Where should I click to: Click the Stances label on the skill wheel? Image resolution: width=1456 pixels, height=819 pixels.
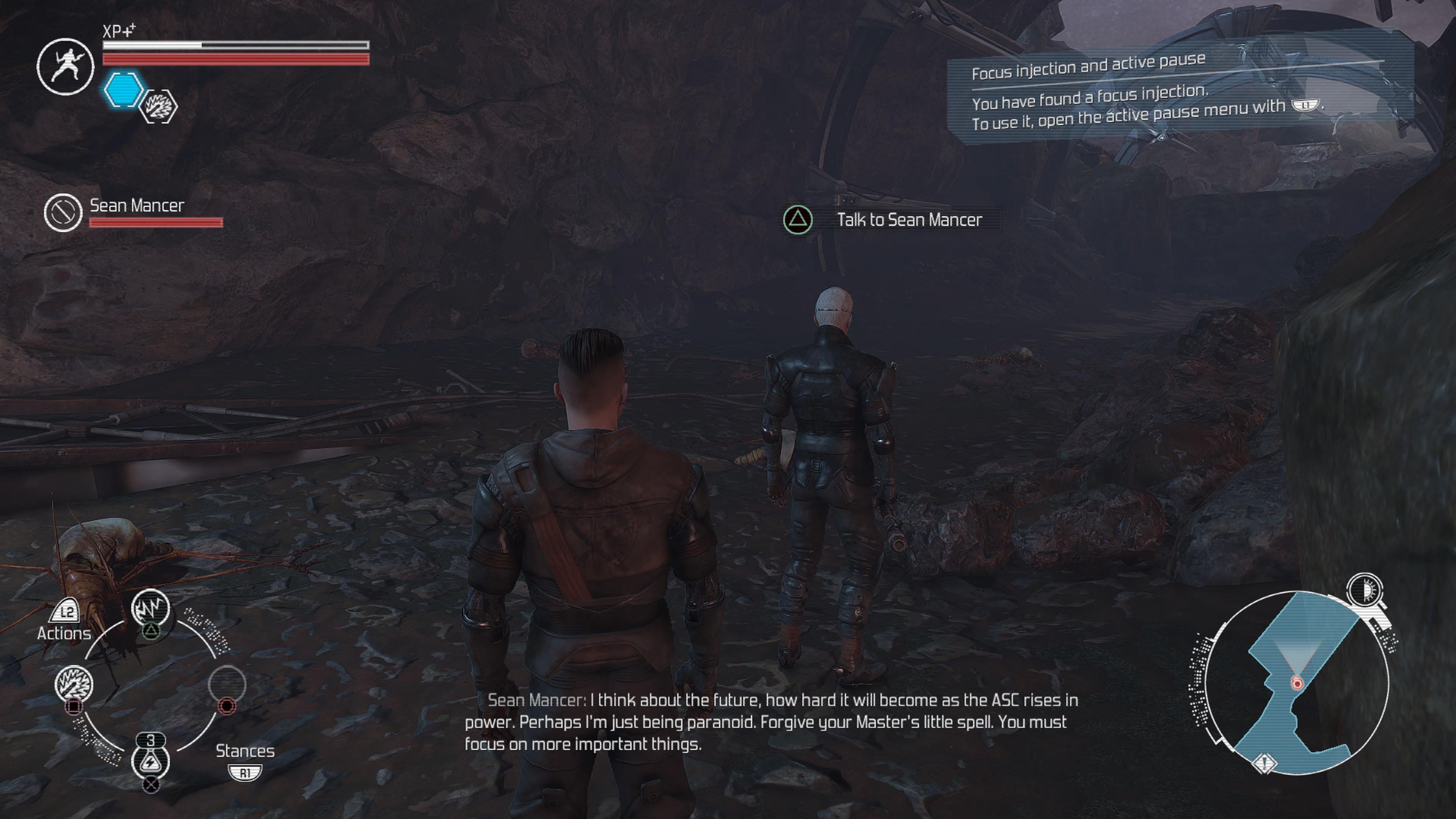click(x=245, y=751)
